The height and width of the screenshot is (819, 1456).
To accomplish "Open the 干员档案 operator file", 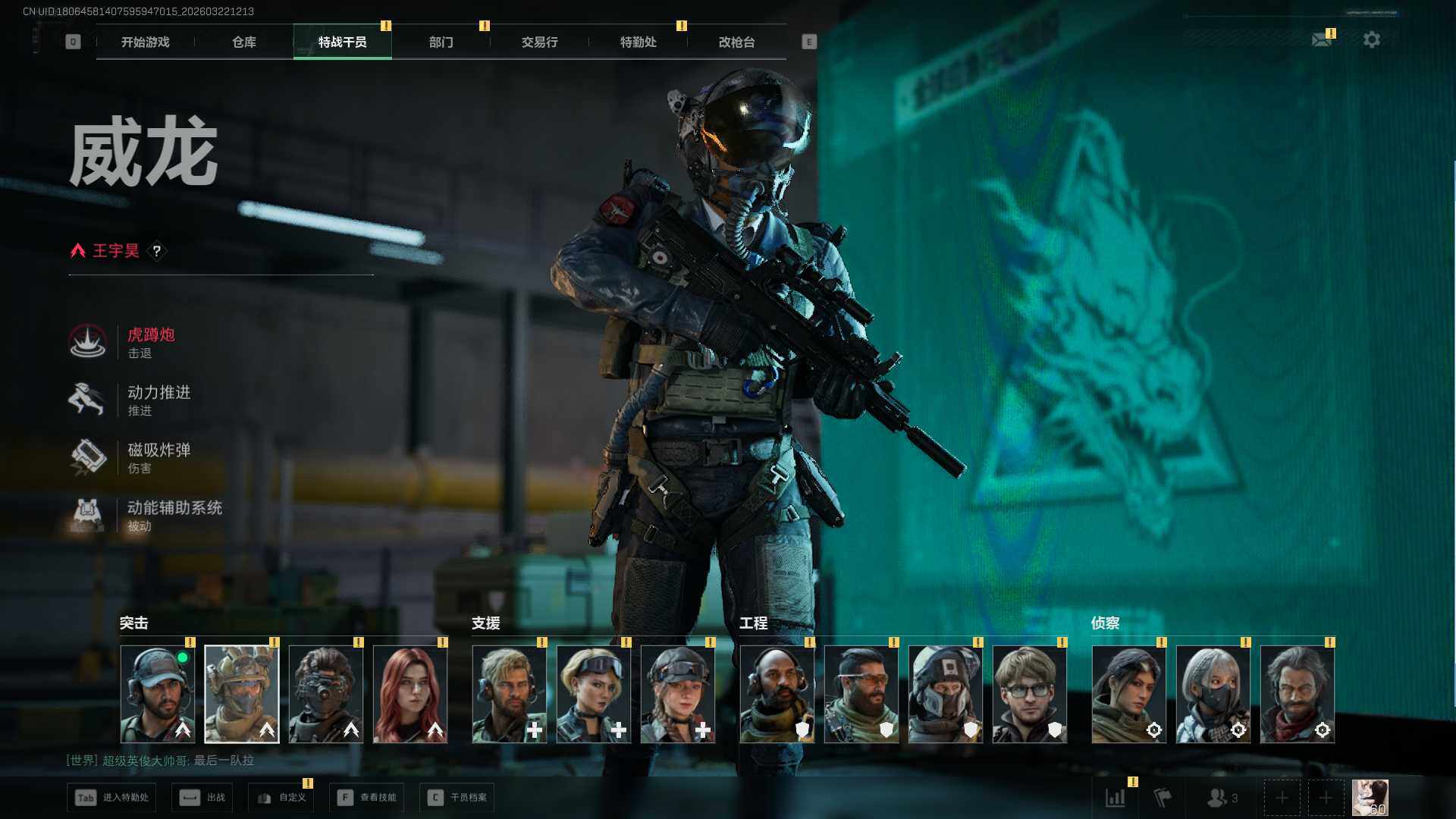I will [x=457, y=798].
